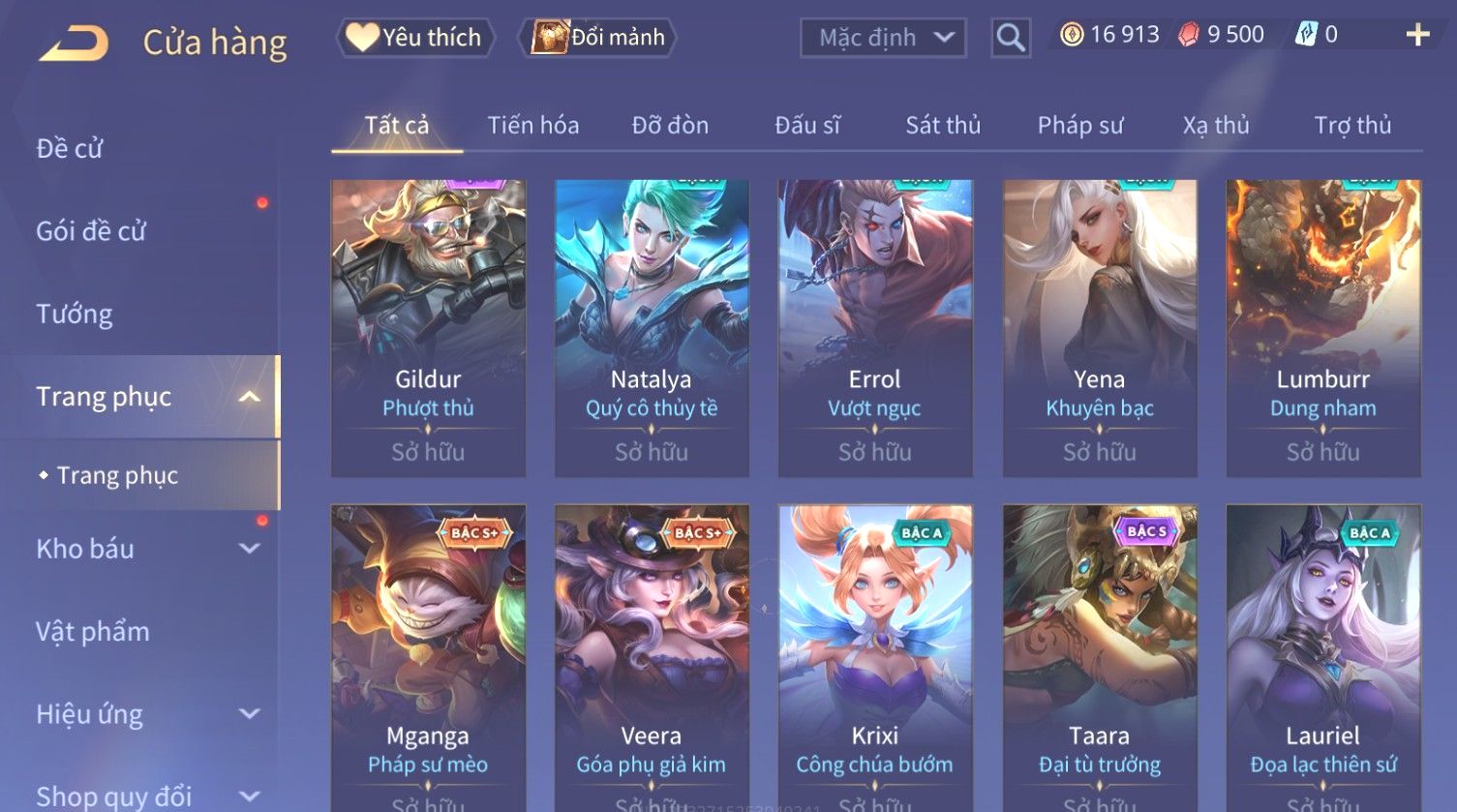Switch to the Trợ thủ tab
The width and height of the screenshot is (1457, 812).
coord(1352,126)
